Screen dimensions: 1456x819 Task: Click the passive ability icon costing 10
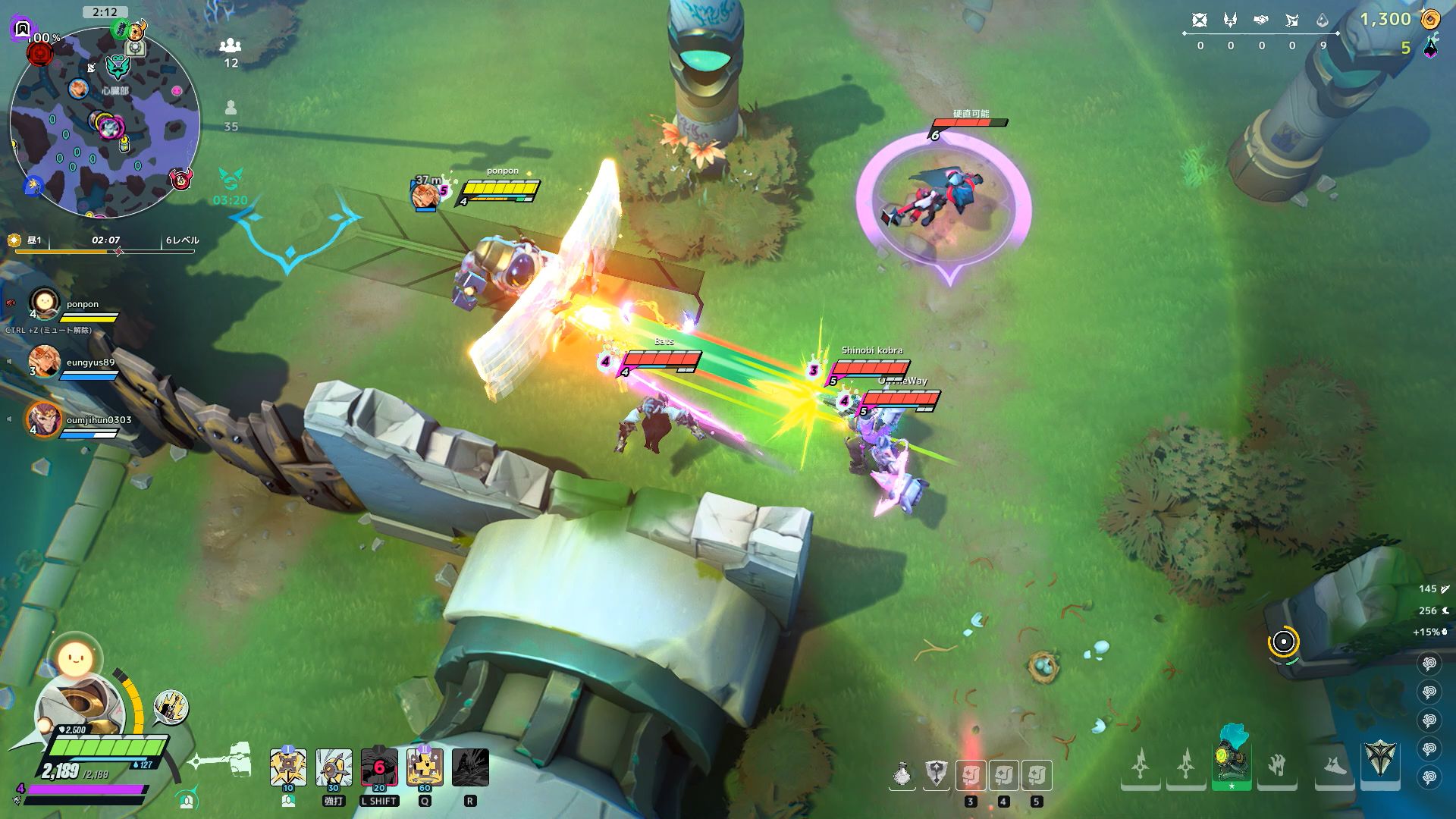pyautogui.click(x=288, y=768)
